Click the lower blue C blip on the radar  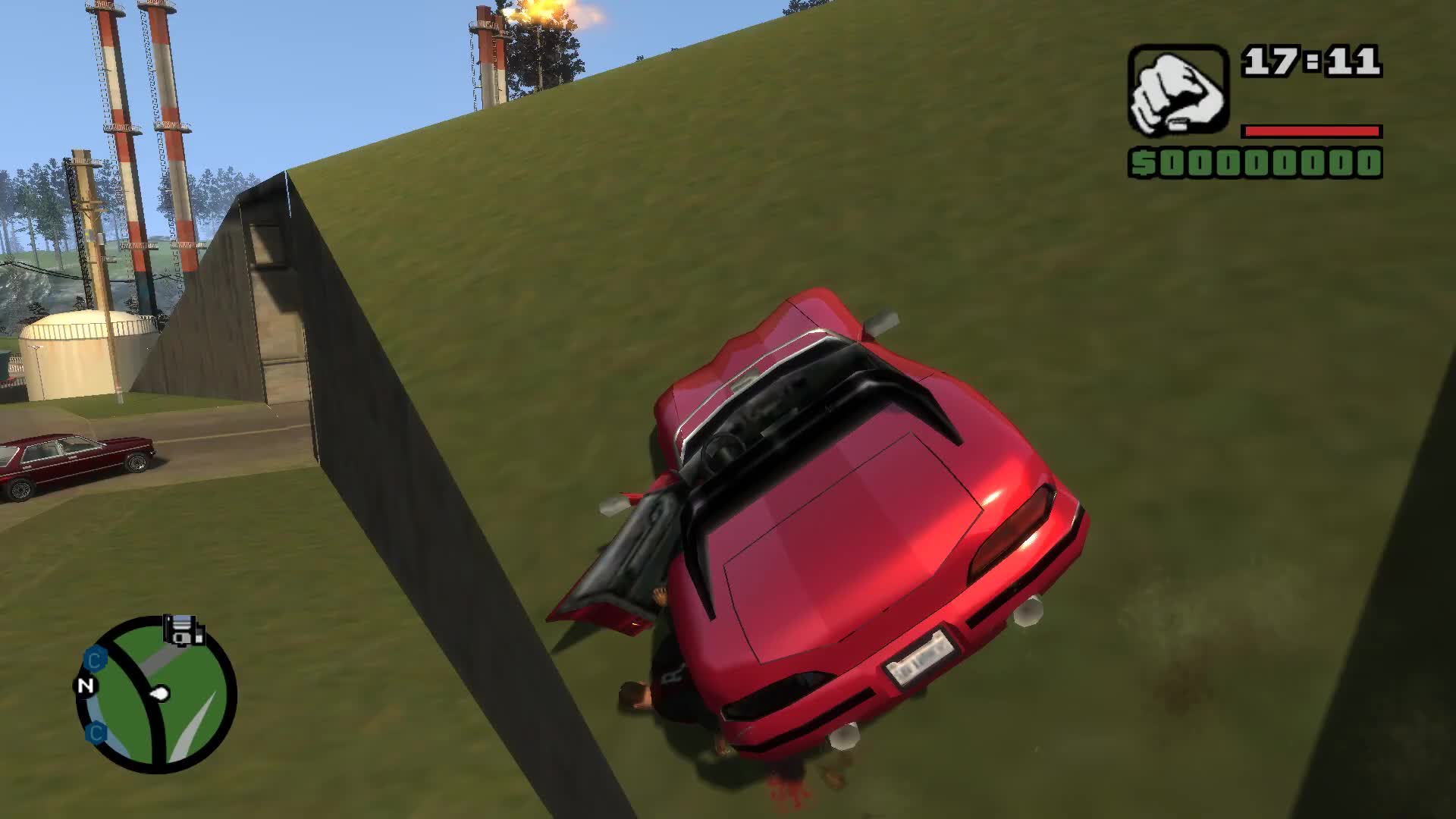point(96,732)
